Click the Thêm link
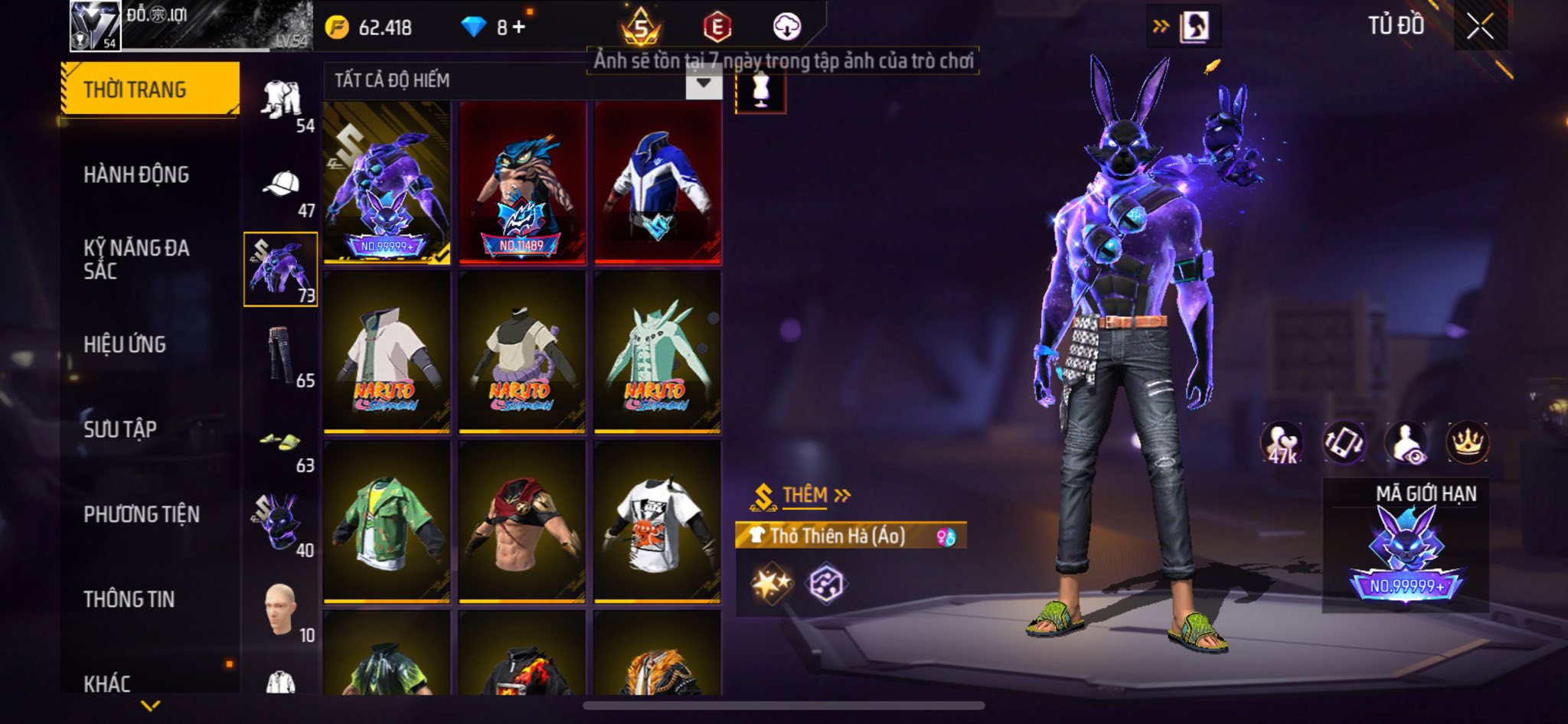Image resolution: width=1568 pixels, height=724 pixels. pos(815,495)
